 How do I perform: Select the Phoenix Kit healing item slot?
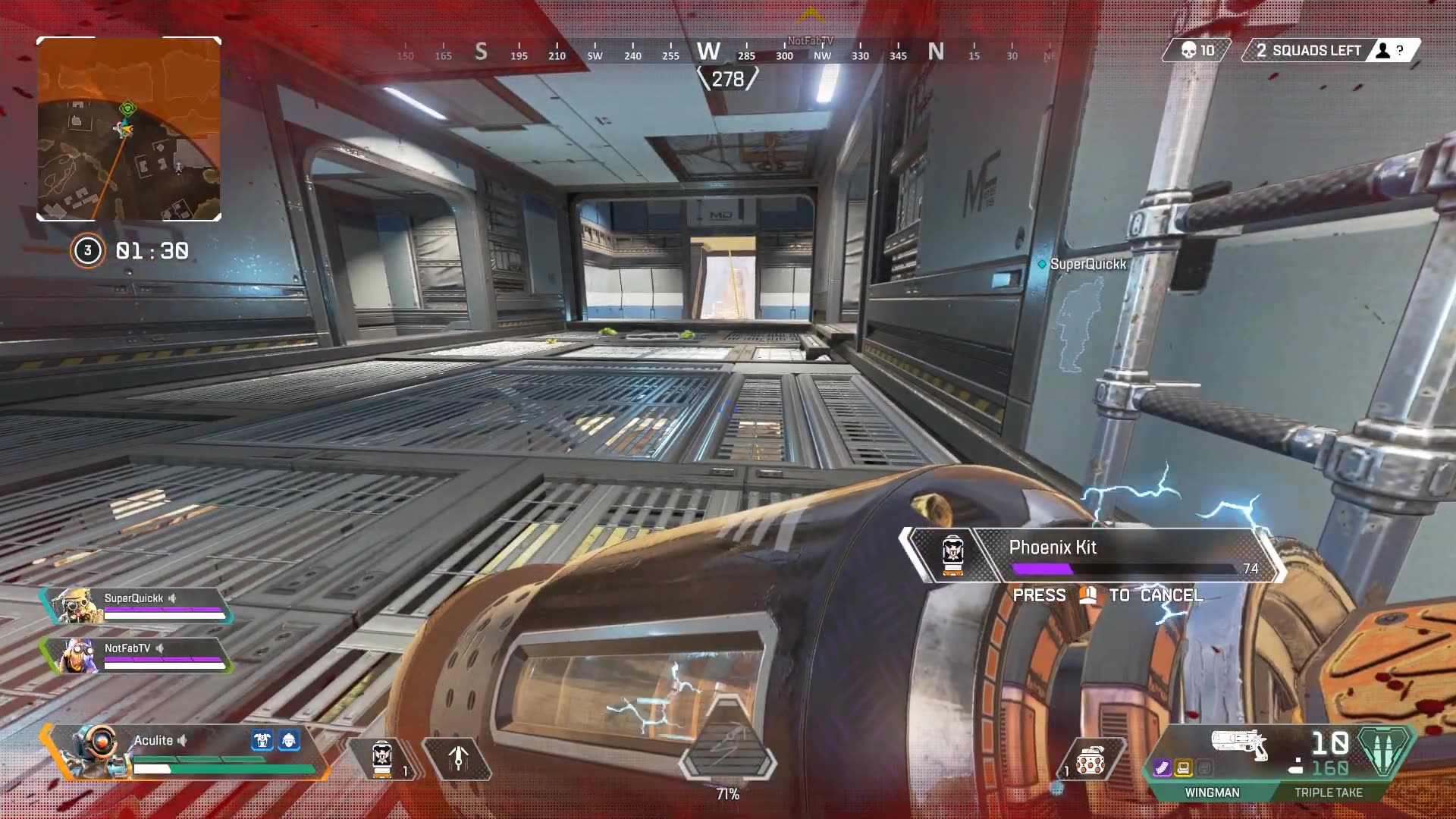[383, 758]
